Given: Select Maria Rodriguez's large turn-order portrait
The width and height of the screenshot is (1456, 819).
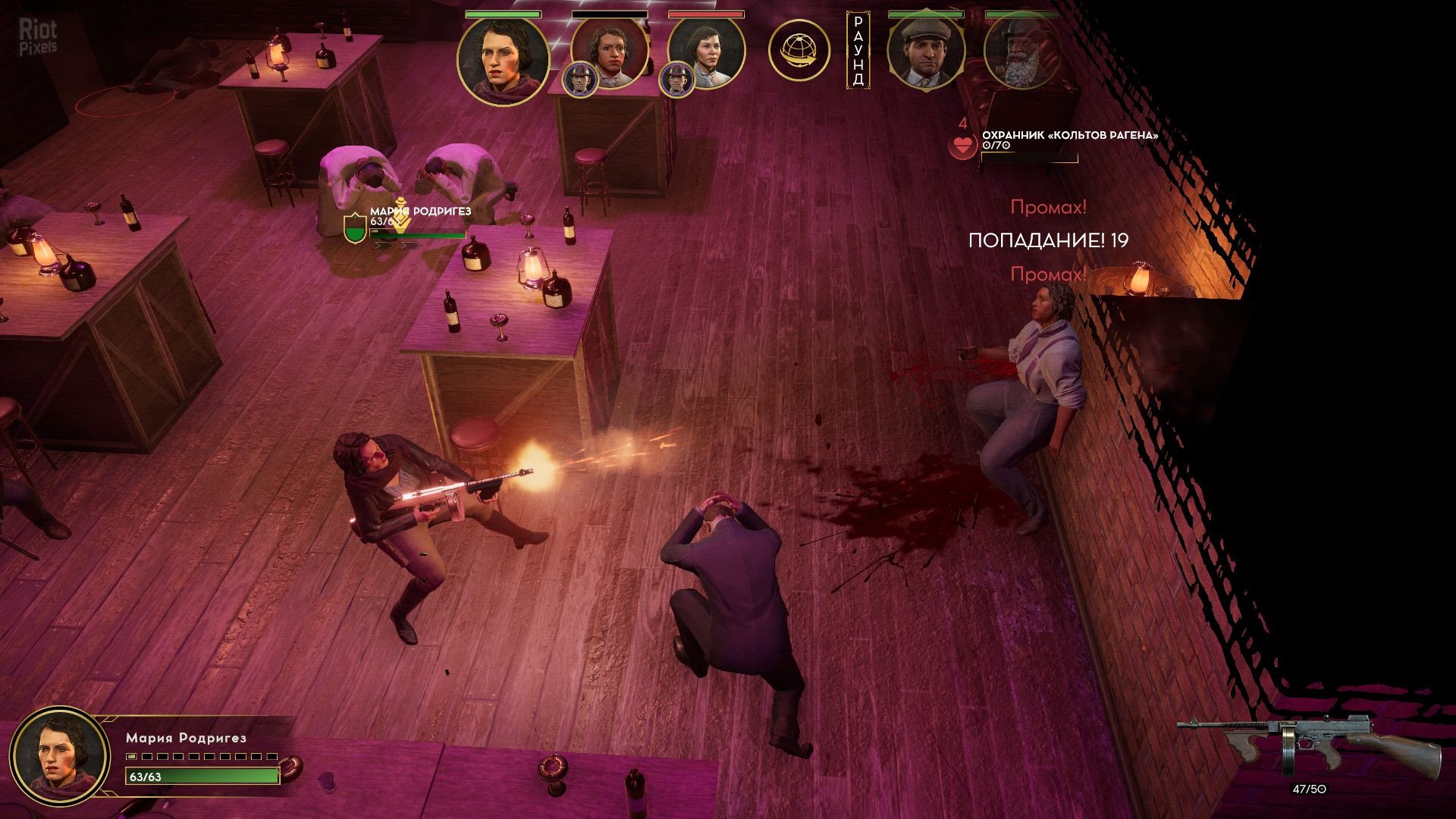Looking at the screenshot, I should [503, 61].
